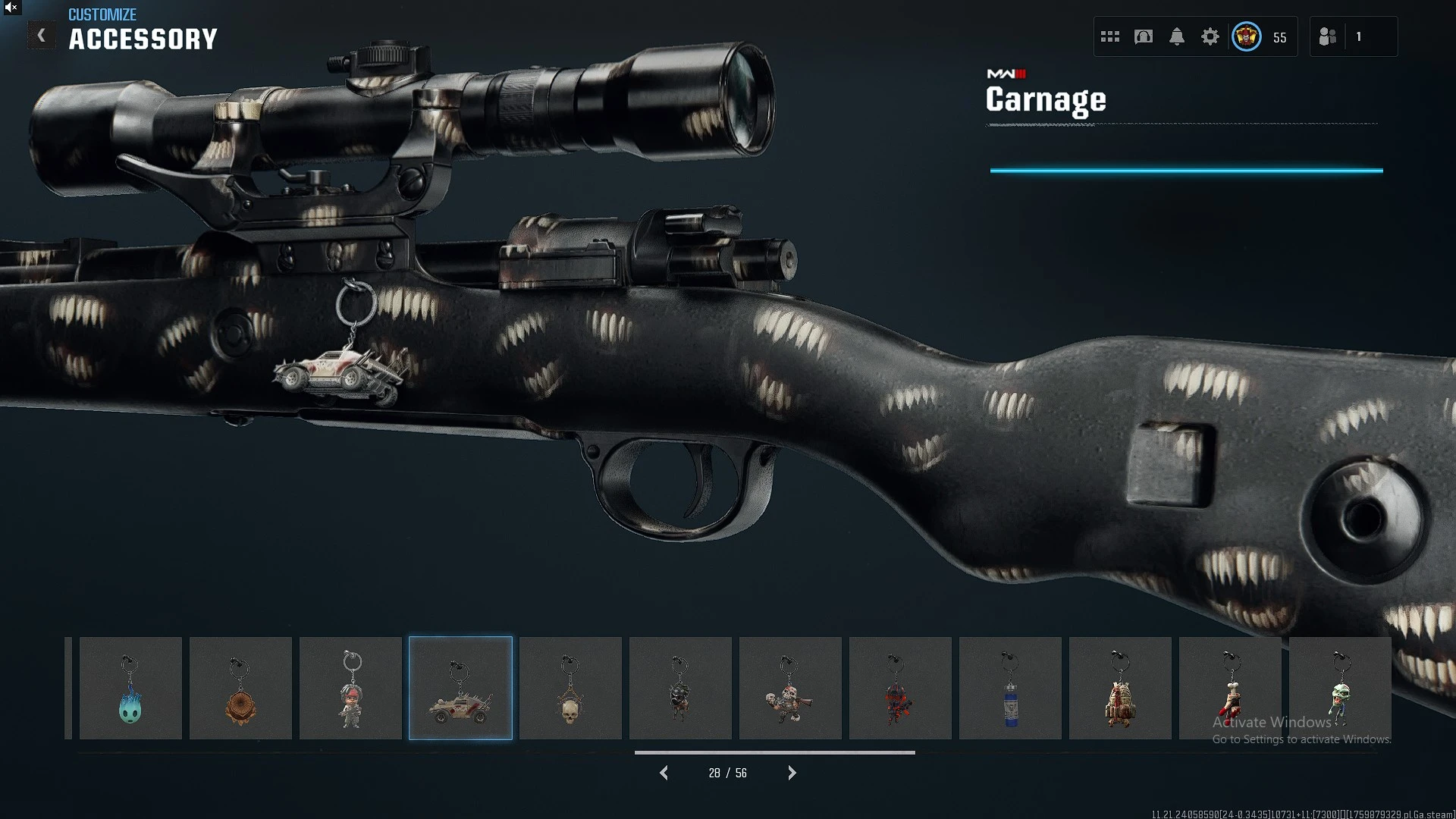Image resolution: width=1456 pixels, height=819 pixels.
Task: Open the voice chat headset channel
Action: [x=1144, y=36]
